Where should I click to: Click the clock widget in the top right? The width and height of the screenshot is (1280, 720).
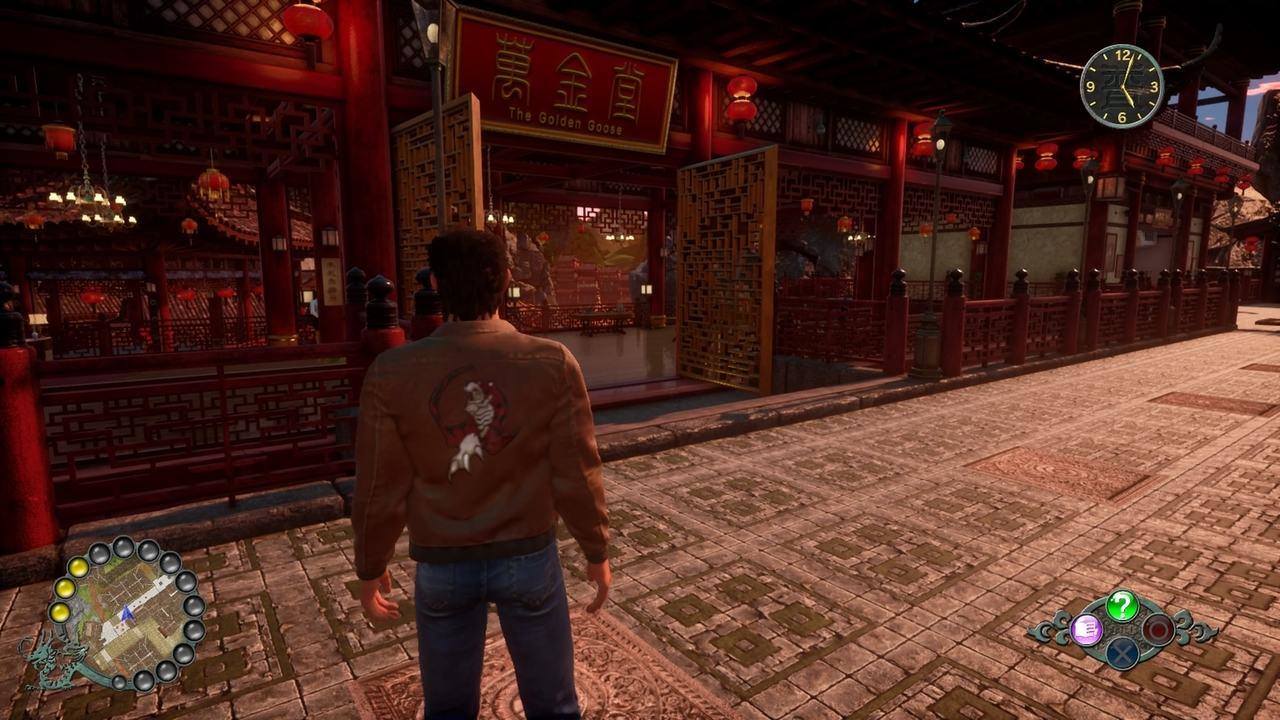point(1124,88)
